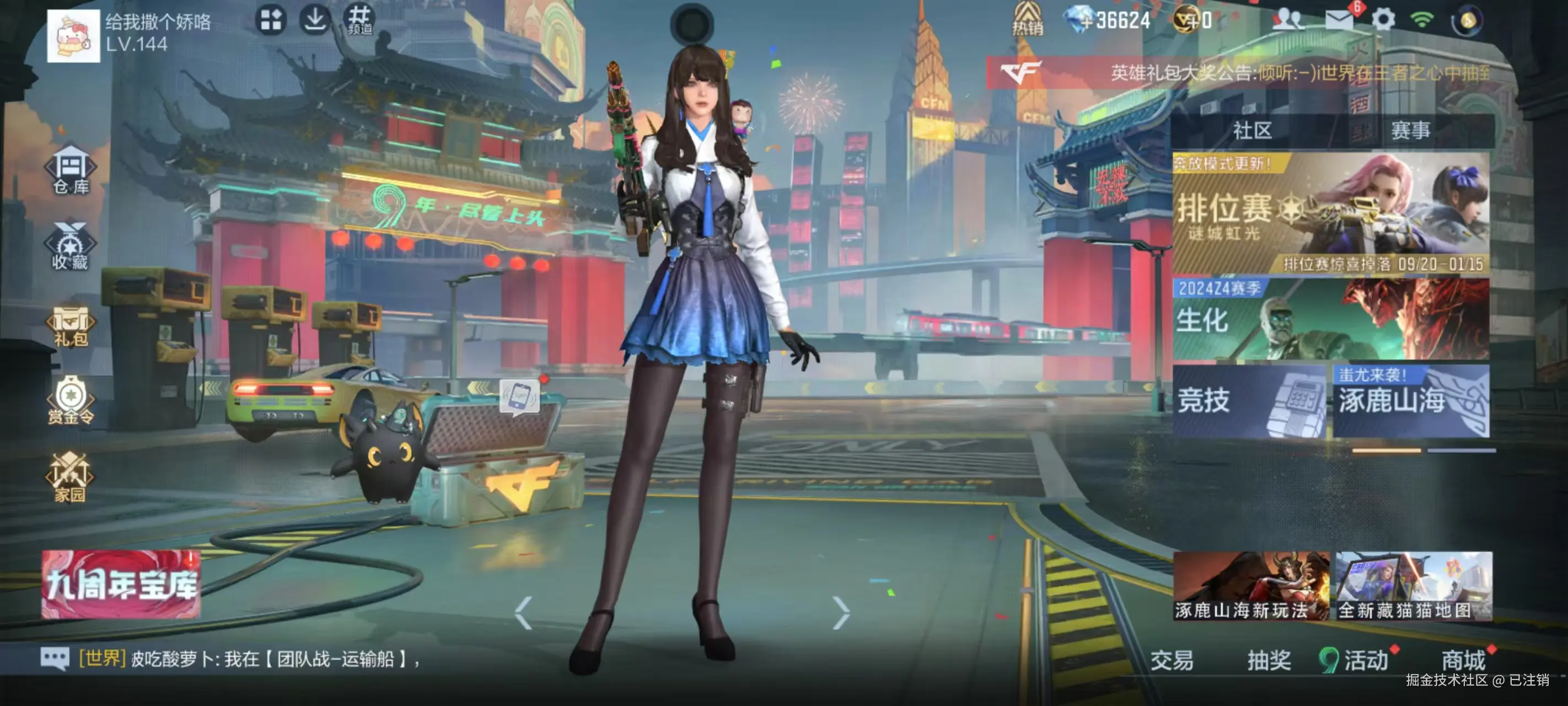Check the mail envelope inbox
The height and width of the screenshot is (706, 1568).
pyautogui.click(x=1339, y=20)
